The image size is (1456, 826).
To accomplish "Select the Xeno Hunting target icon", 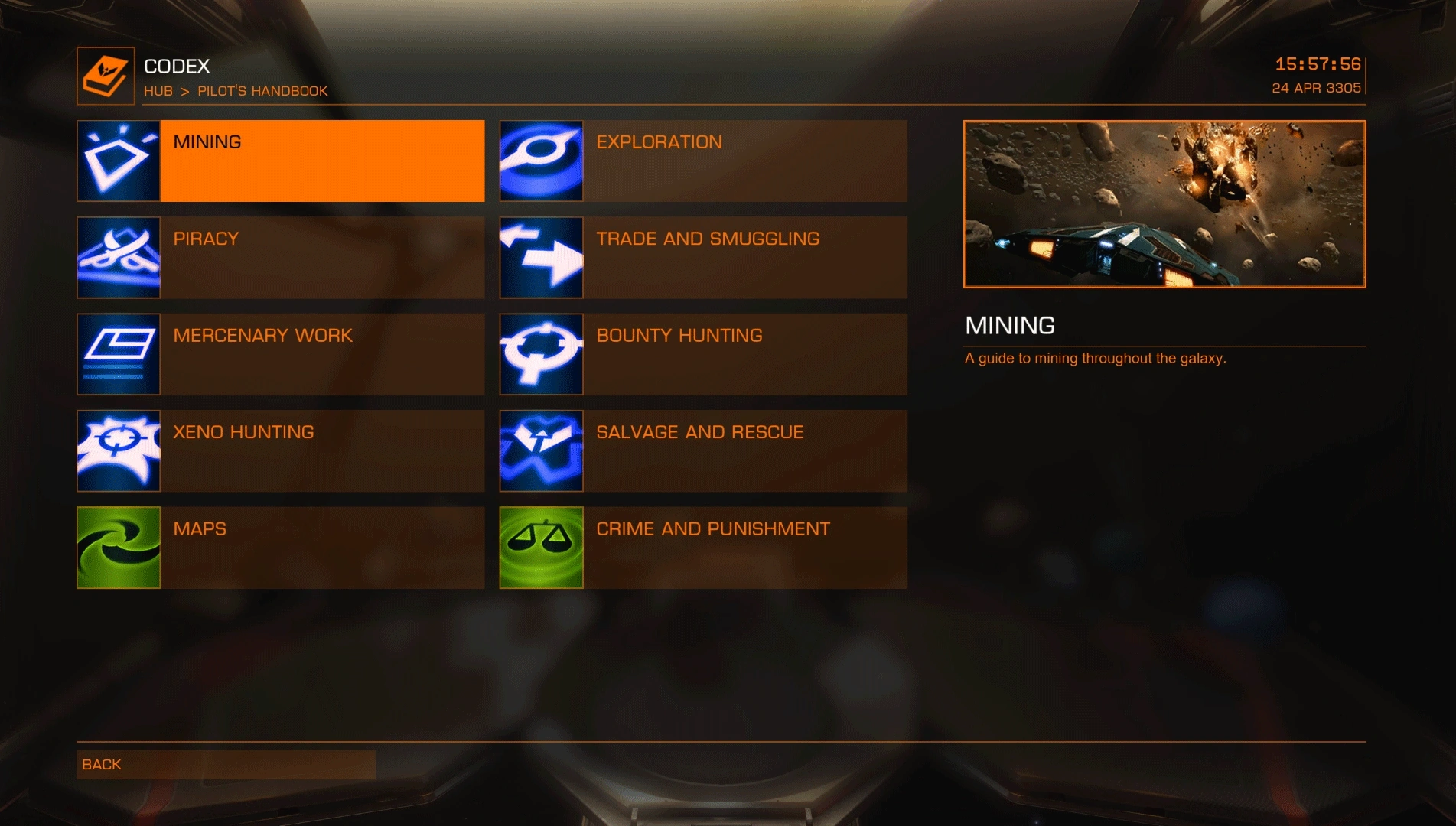I will pyautogui.click(x=118, y=450).
